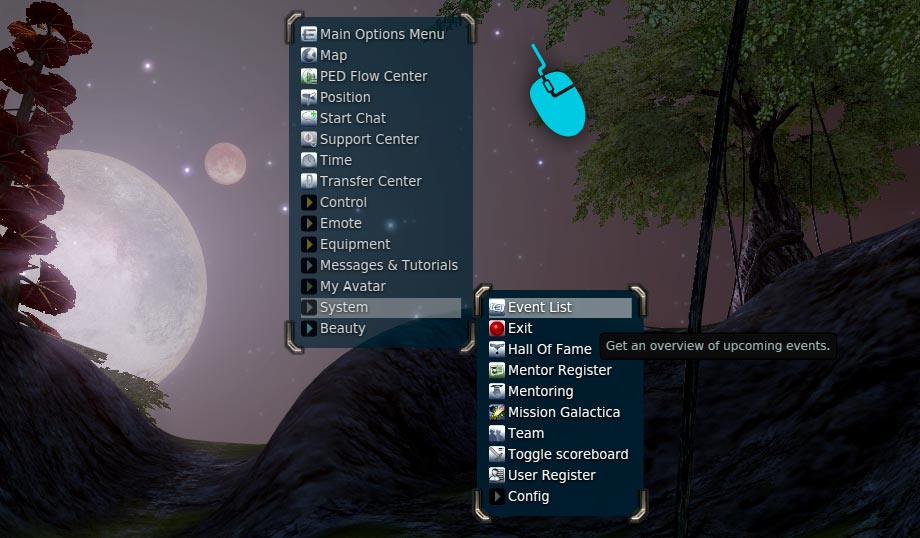
Task: Click Start Chat in the menu
Action: [x=352, y=118]
